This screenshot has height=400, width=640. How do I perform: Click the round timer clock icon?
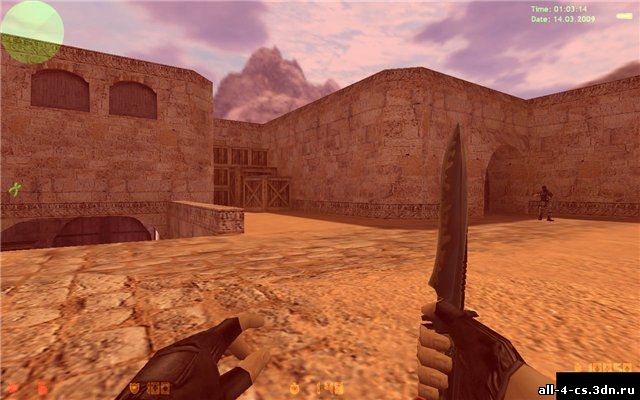pyautogui.click(x=294, y=388)
